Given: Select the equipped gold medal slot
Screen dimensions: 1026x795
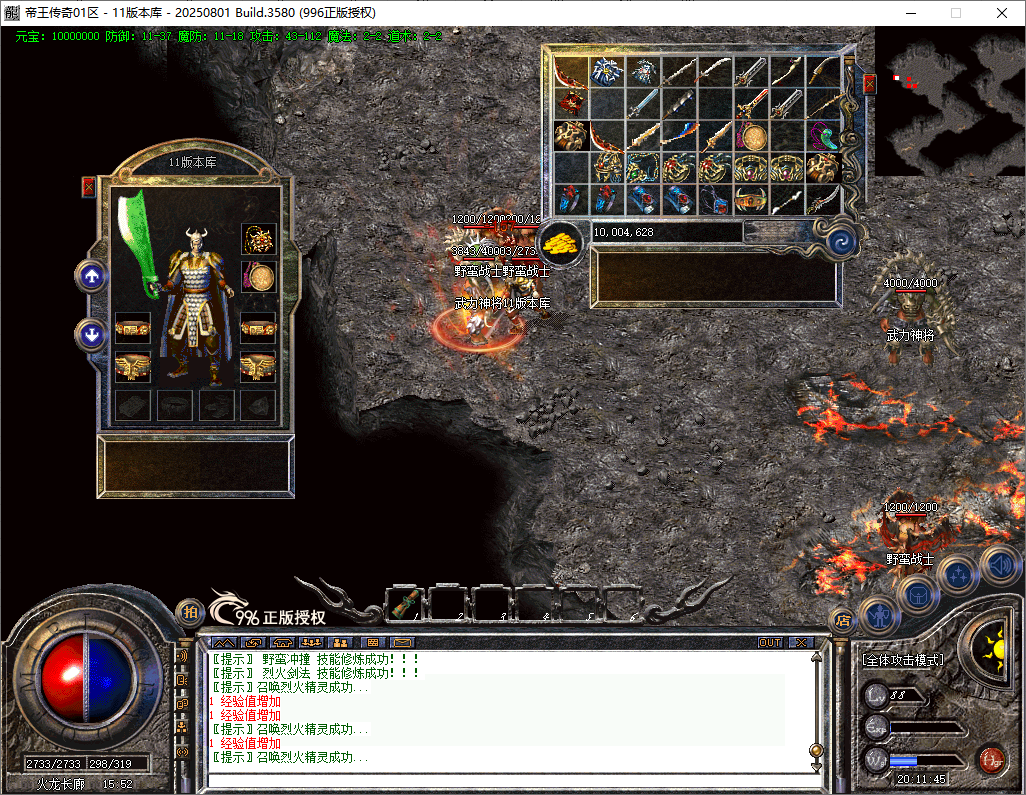Looking at the screenshot, I should pos(259,277).
